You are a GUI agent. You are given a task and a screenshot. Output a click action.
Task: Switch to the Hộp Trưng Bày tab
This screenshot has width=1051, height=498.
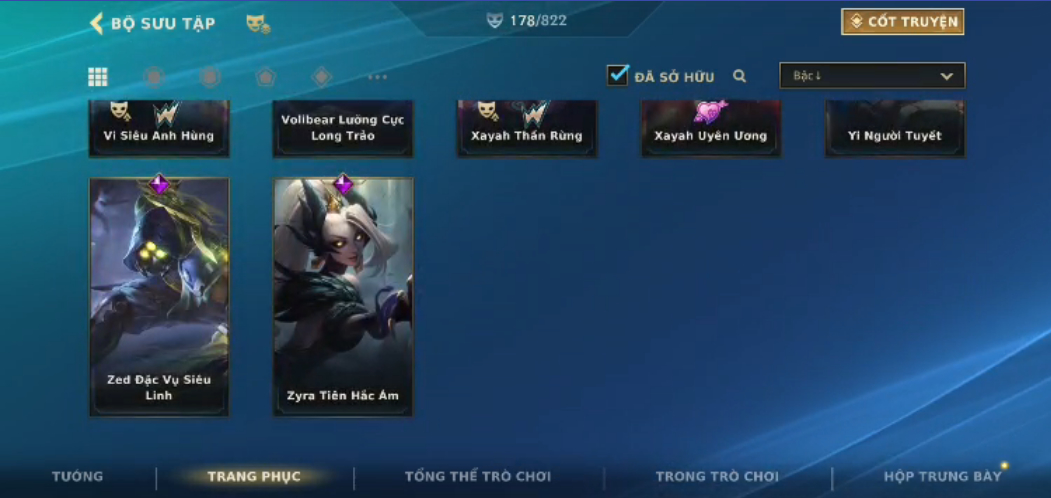pos(942,476)
